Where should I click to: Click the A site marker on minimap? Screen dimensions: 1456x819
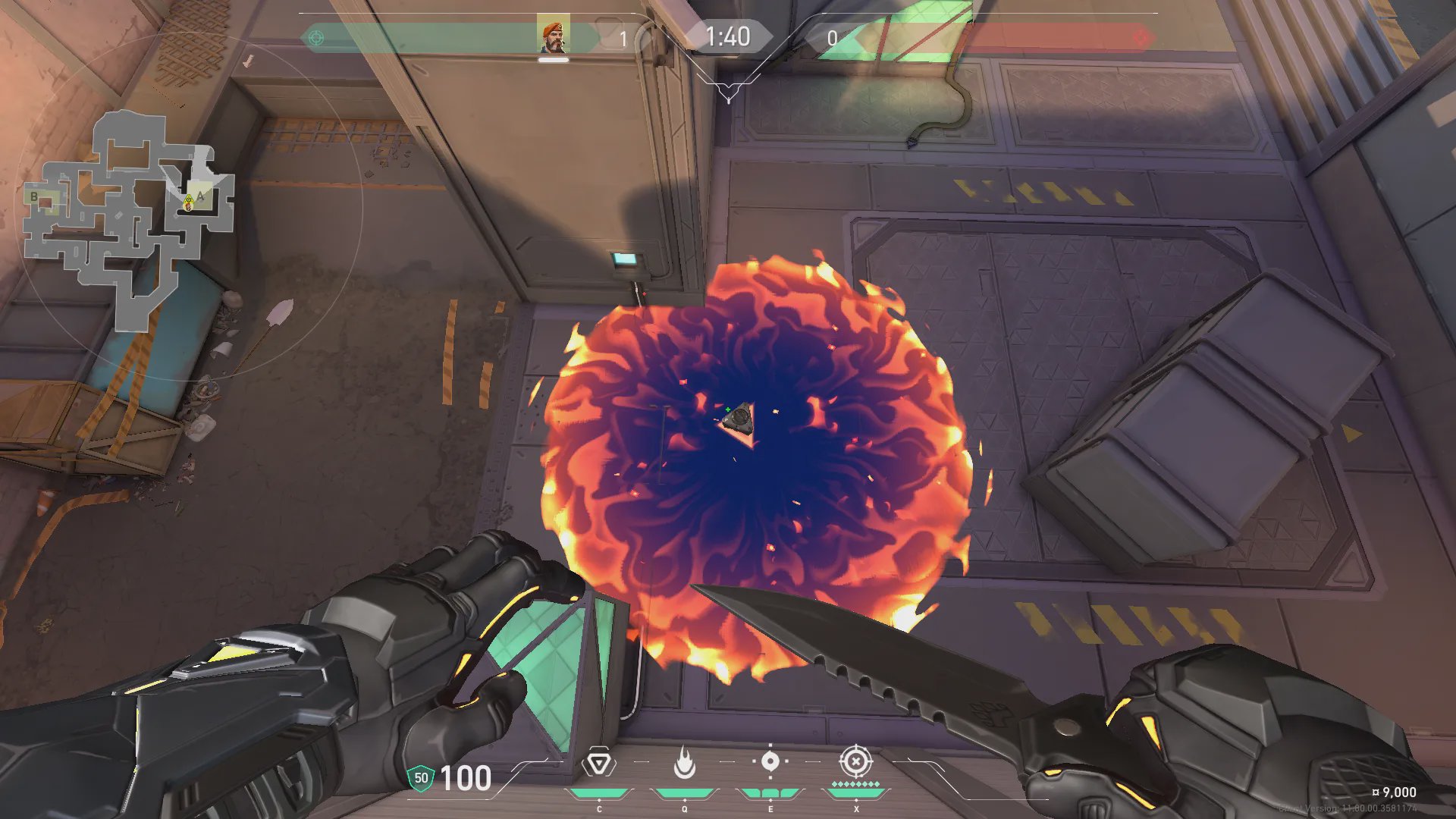pos(201,196)
